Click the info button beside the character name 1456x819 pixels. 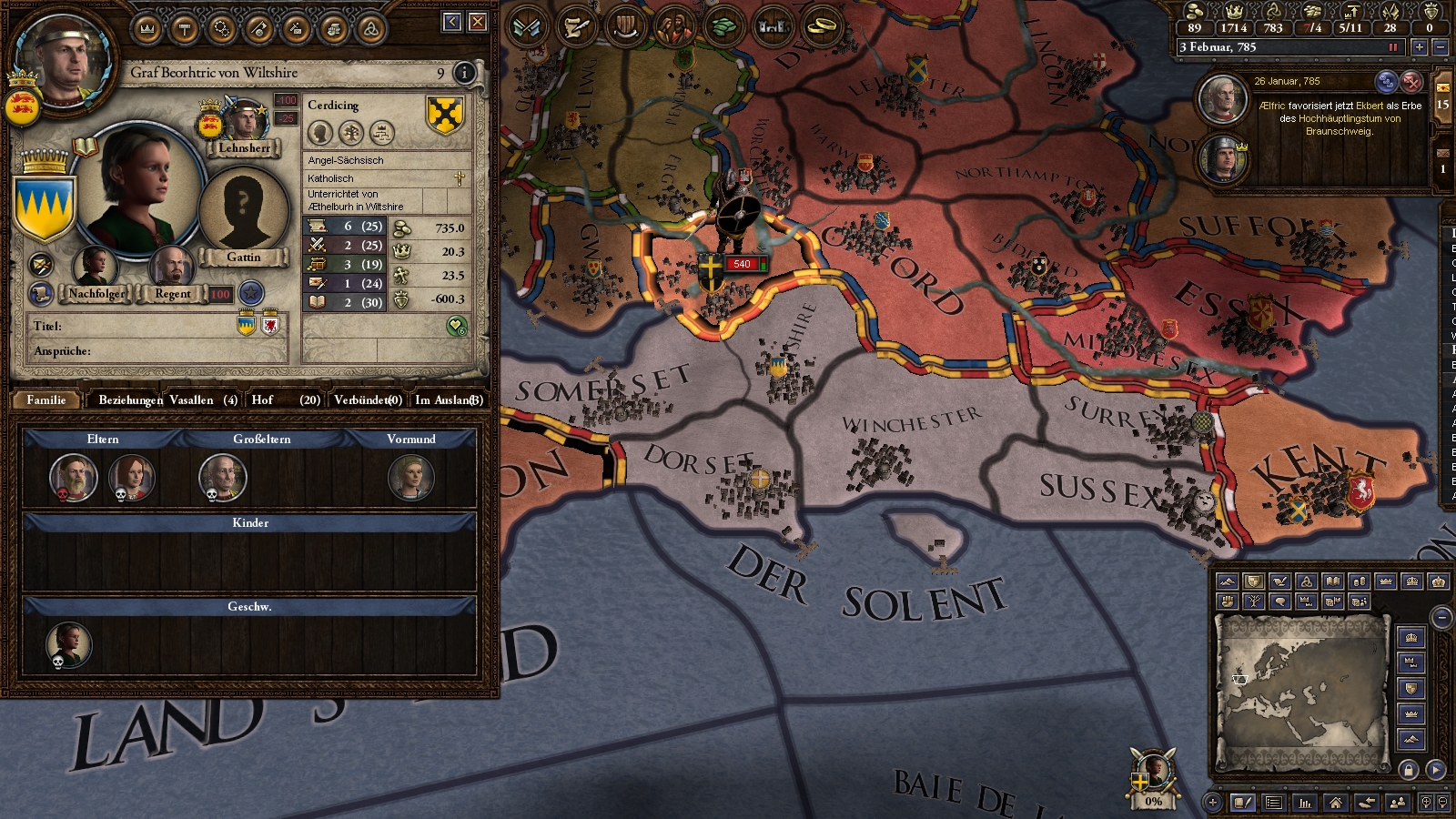(464, 73)
